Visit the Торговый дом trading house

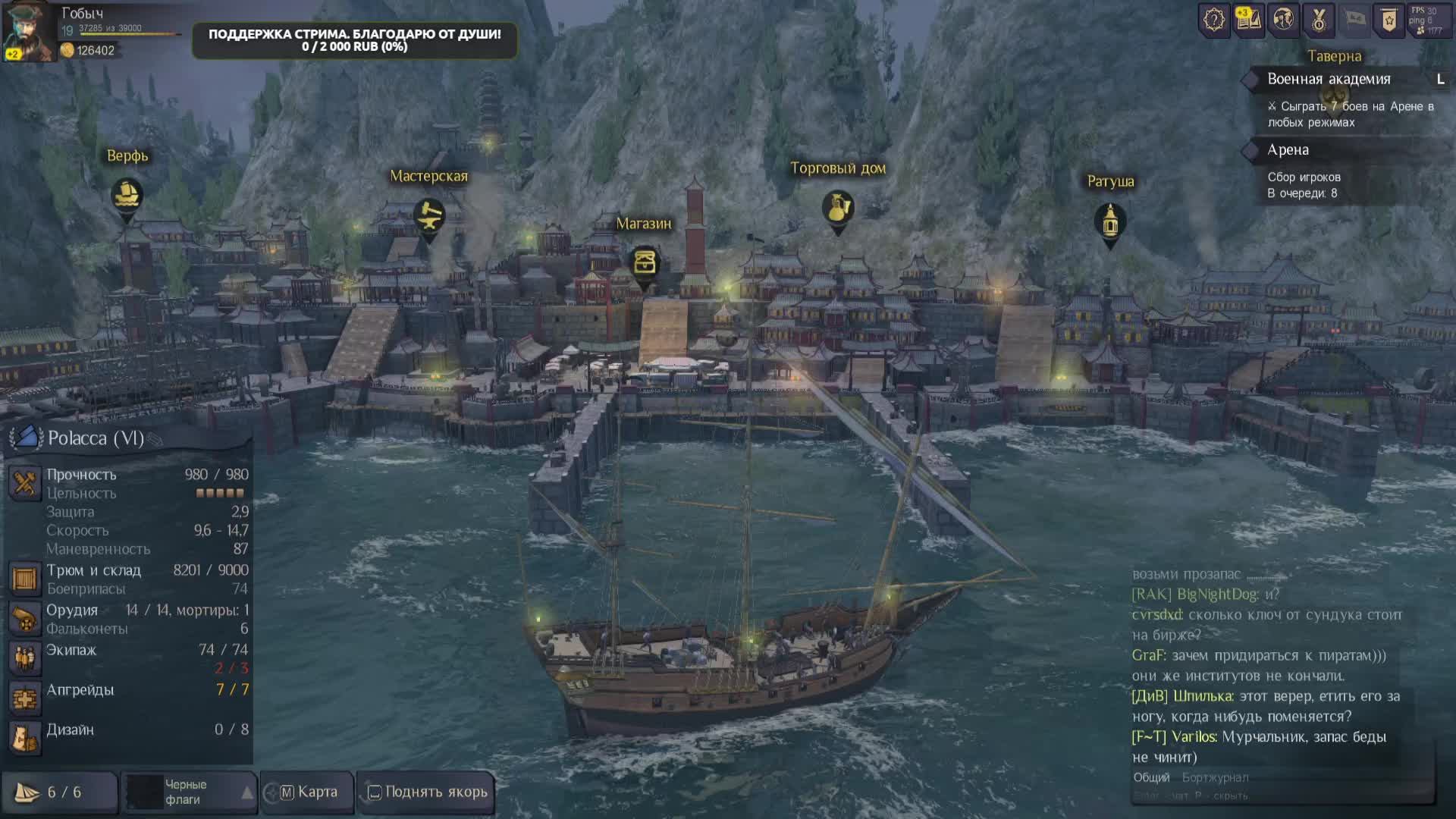[x=837, y=208]
